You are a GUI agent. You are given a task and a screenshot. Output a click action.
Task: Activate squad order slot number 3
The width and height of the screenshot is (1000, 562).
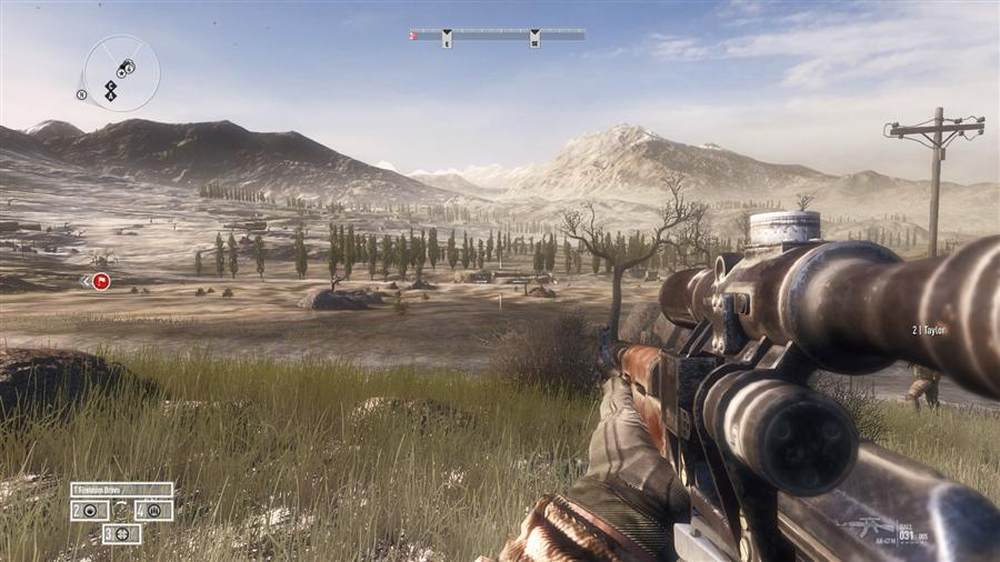click(121, 534)
